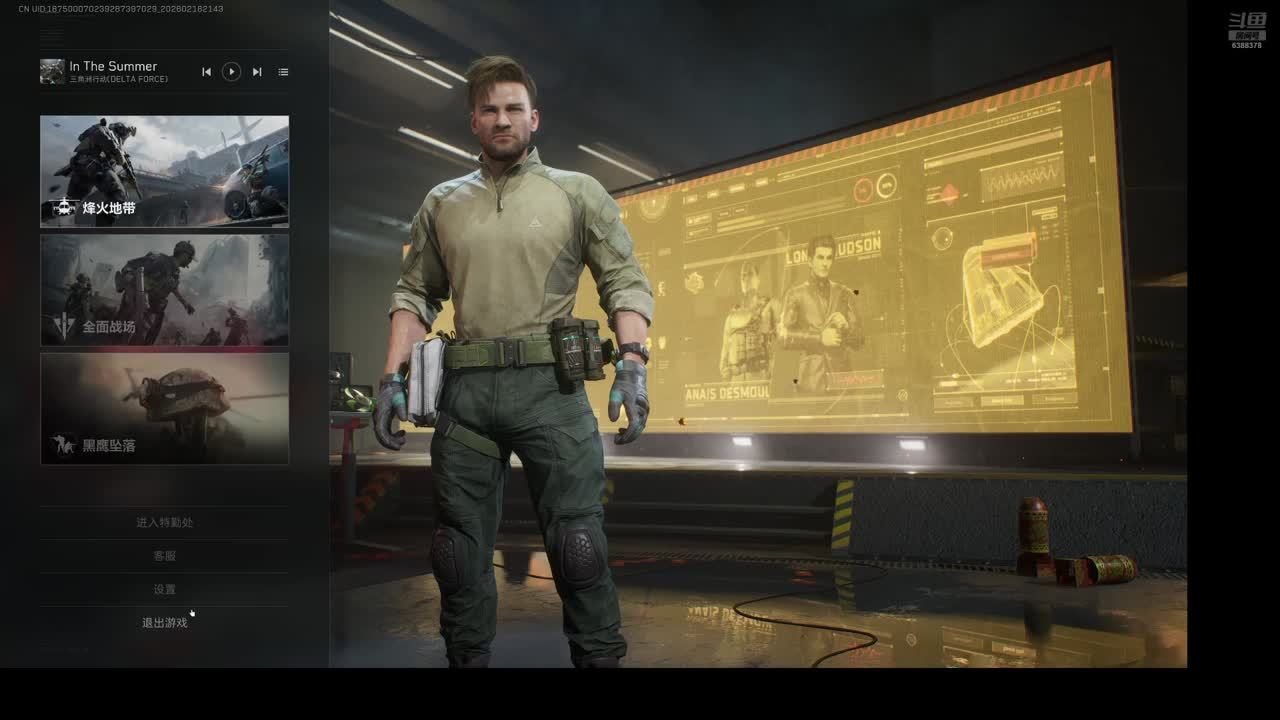Choose 退出游戏 to quit the game

coord(164,623)
